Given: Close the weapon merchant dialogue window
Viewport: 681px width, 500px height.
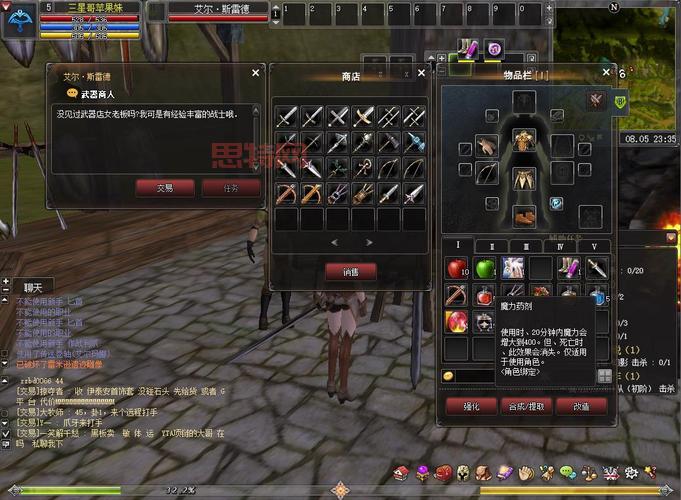Looking at the screenshot, I should (256, 73).
